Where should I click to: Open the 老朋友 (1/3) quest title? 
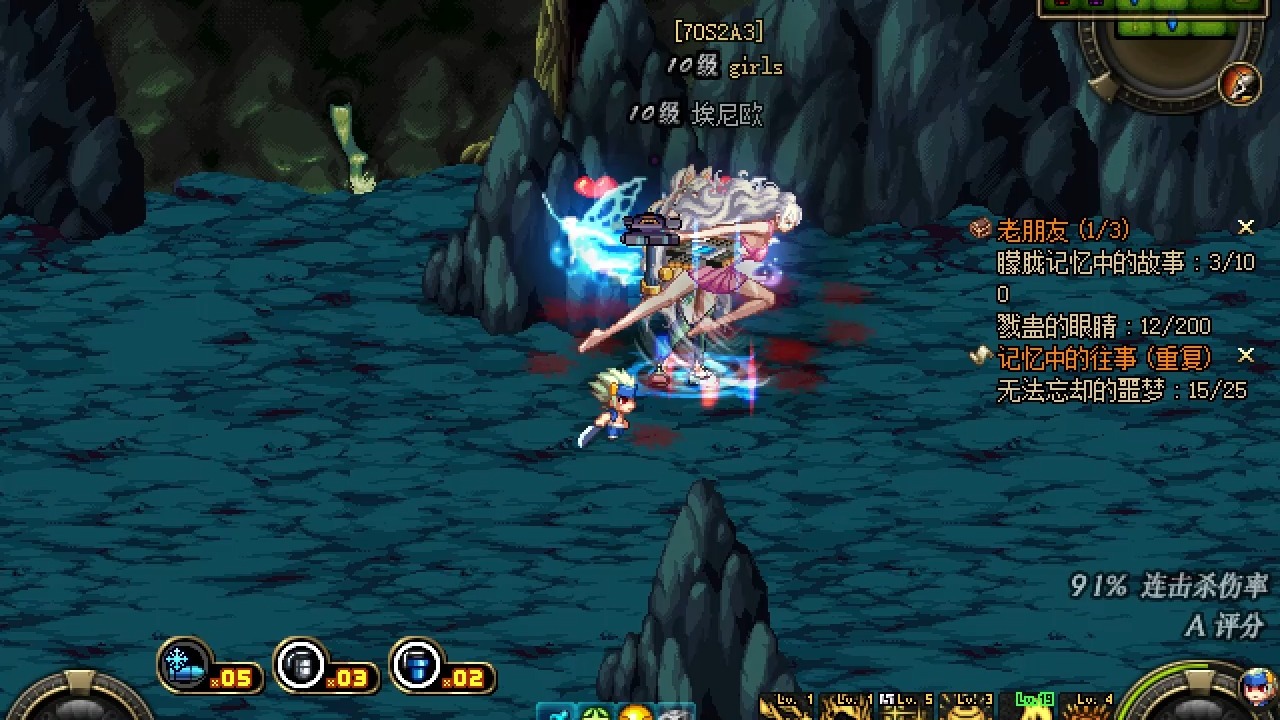pyautogui.click(x=1062, y=230)
